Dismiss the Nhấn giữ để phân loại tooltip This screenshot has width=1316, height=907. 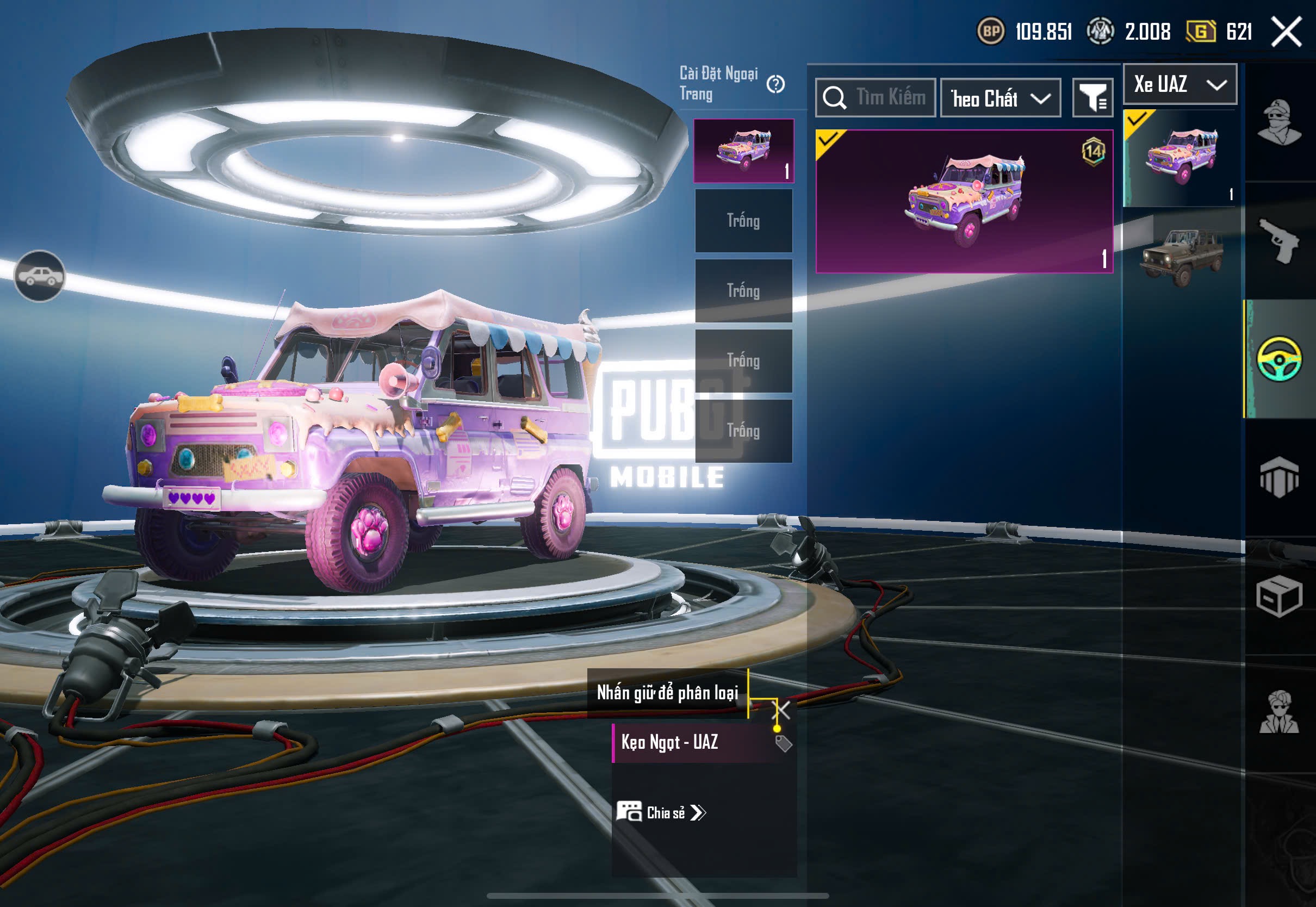[x=783, y=709]
